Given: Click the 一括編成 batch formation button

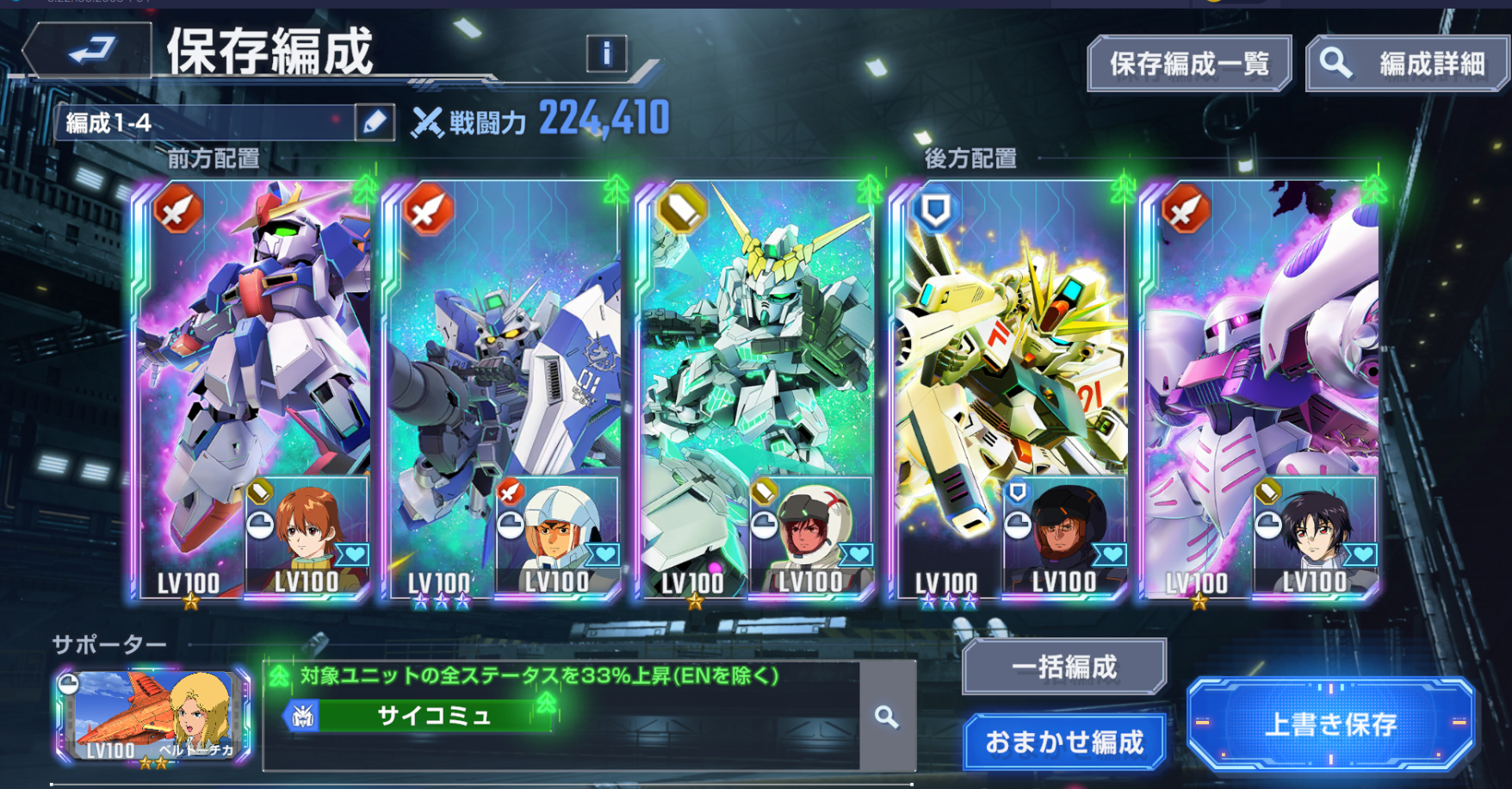Looking at the screenshot, I should click(x=1064, y=667).
